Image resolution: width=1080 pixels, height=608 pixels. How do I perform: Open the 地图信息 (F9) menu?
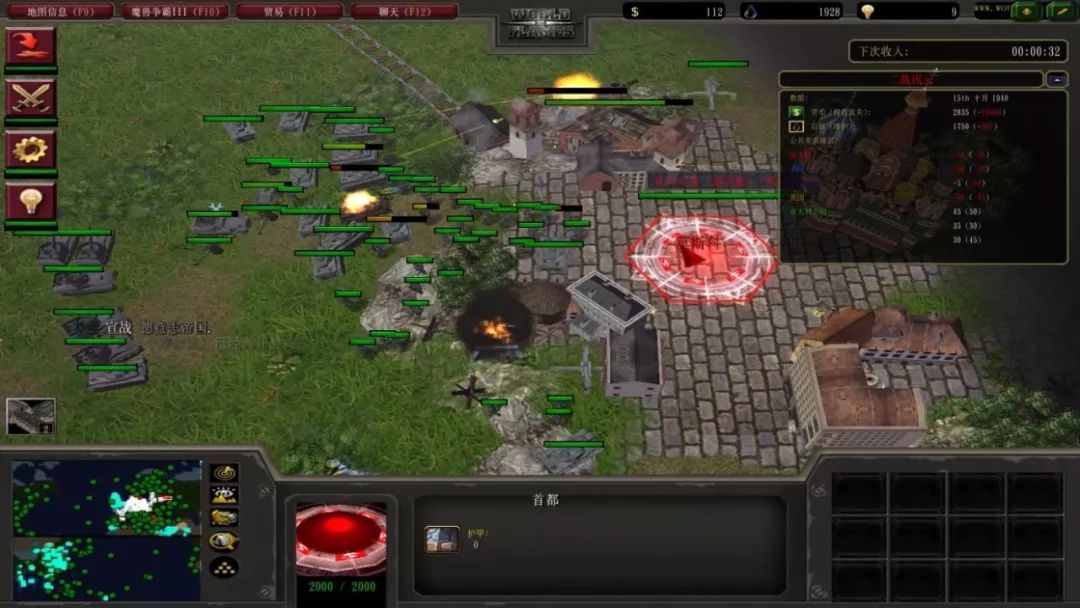(60, 11)
